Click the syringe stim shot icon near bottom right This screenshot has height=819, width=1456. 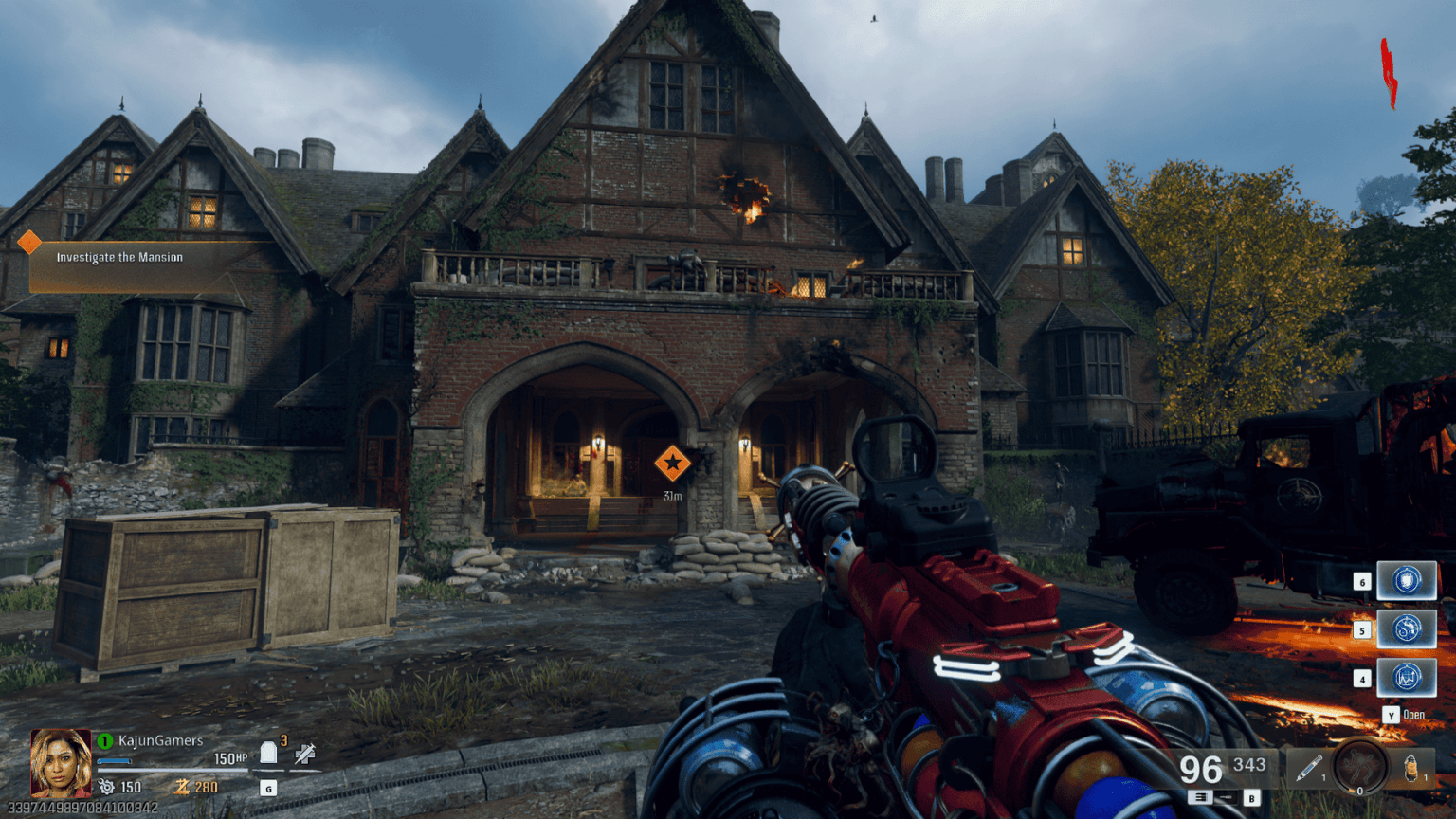click(1308, 766)
